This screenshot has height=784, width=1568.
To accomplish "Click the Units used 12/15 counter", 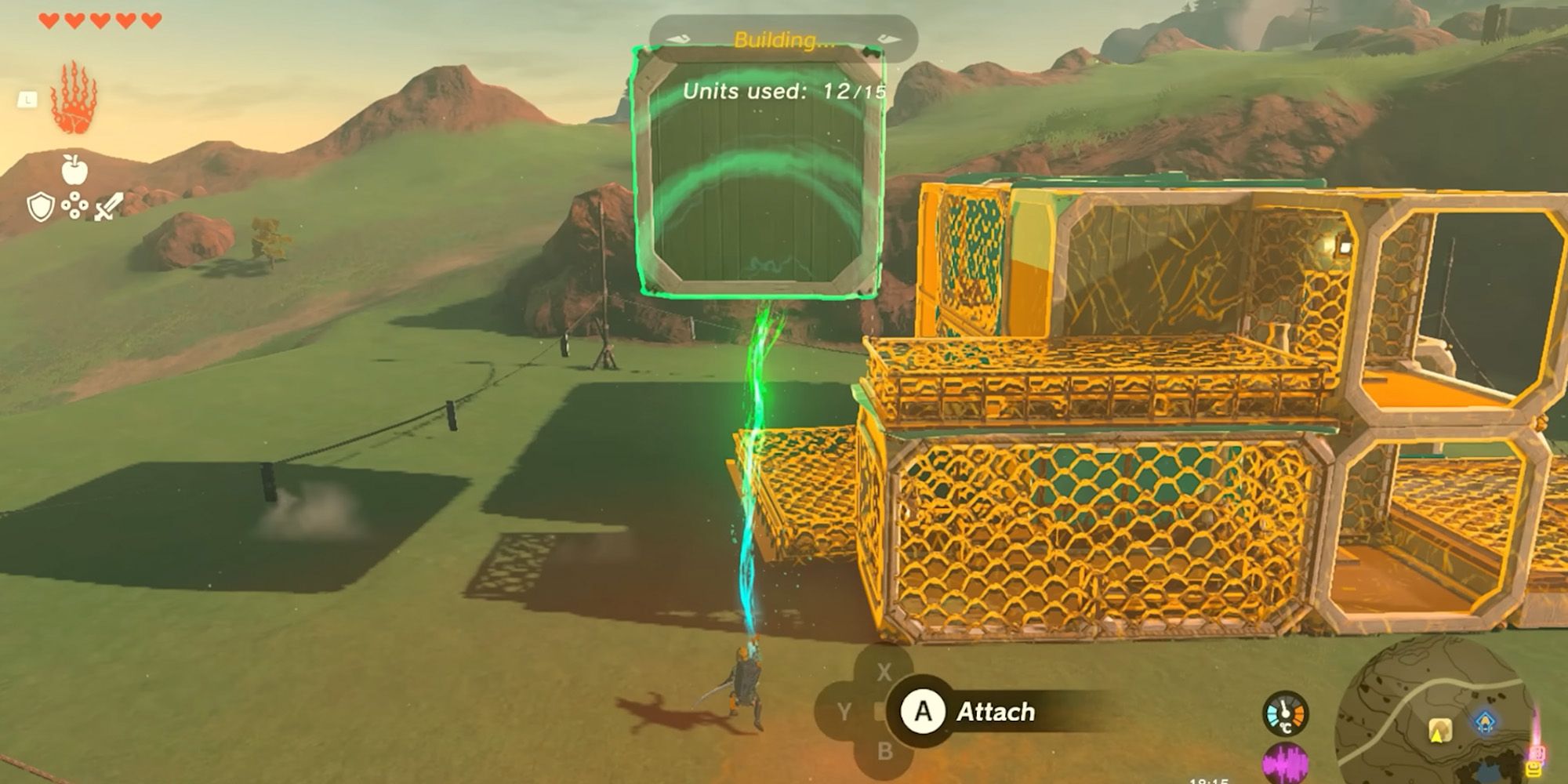I will (784, 92).
